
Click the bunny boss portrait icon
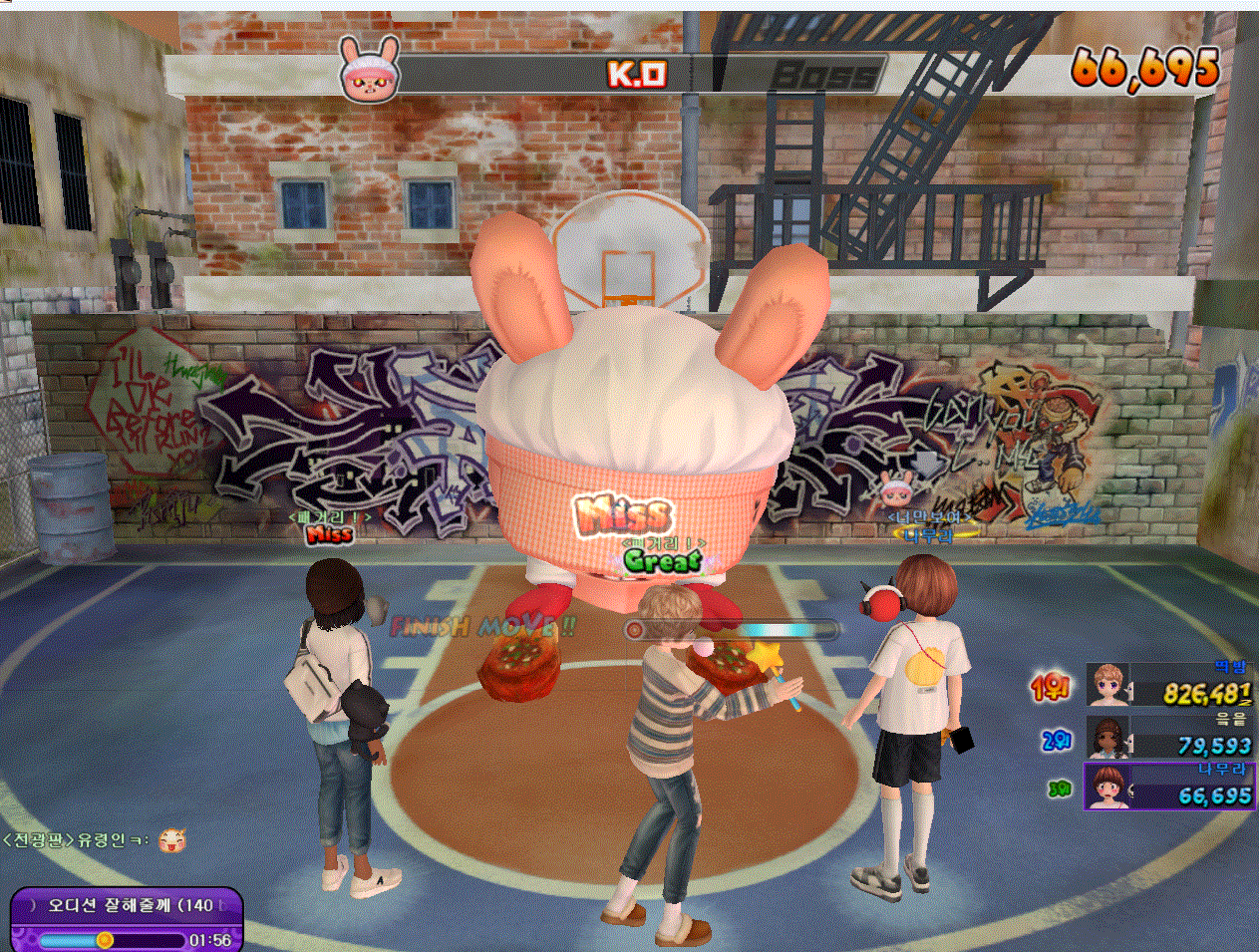pos(370,68)
